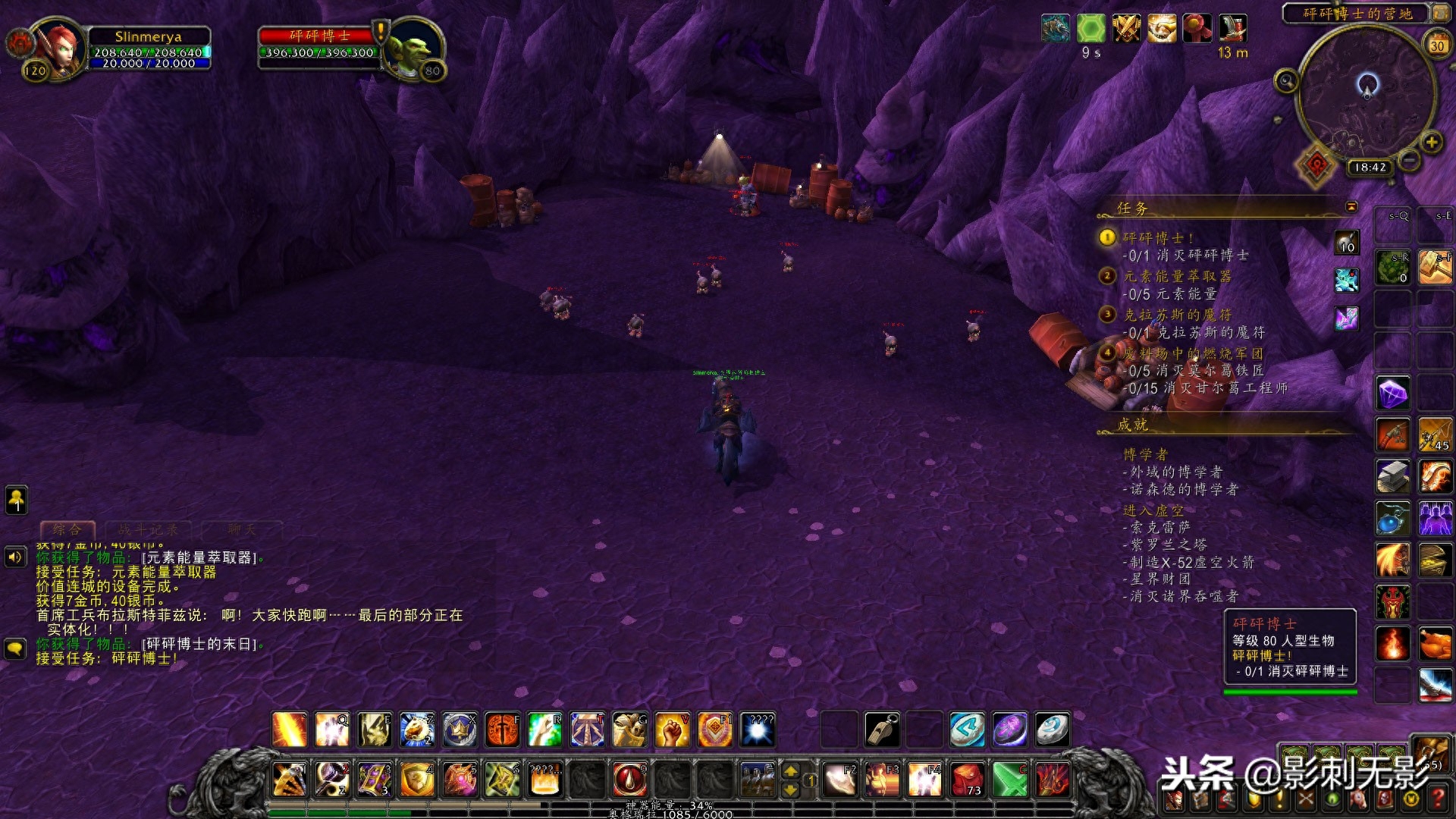Use the green crossed swords ability
Screen dimensions: 1456x819
(1009, 779)
